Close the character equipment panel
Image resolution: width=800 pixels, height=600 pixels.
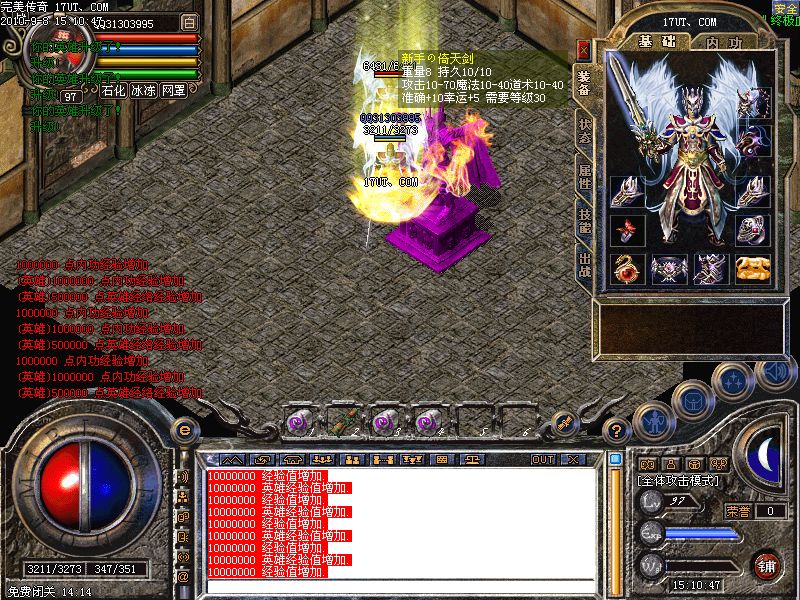(584, 48)
